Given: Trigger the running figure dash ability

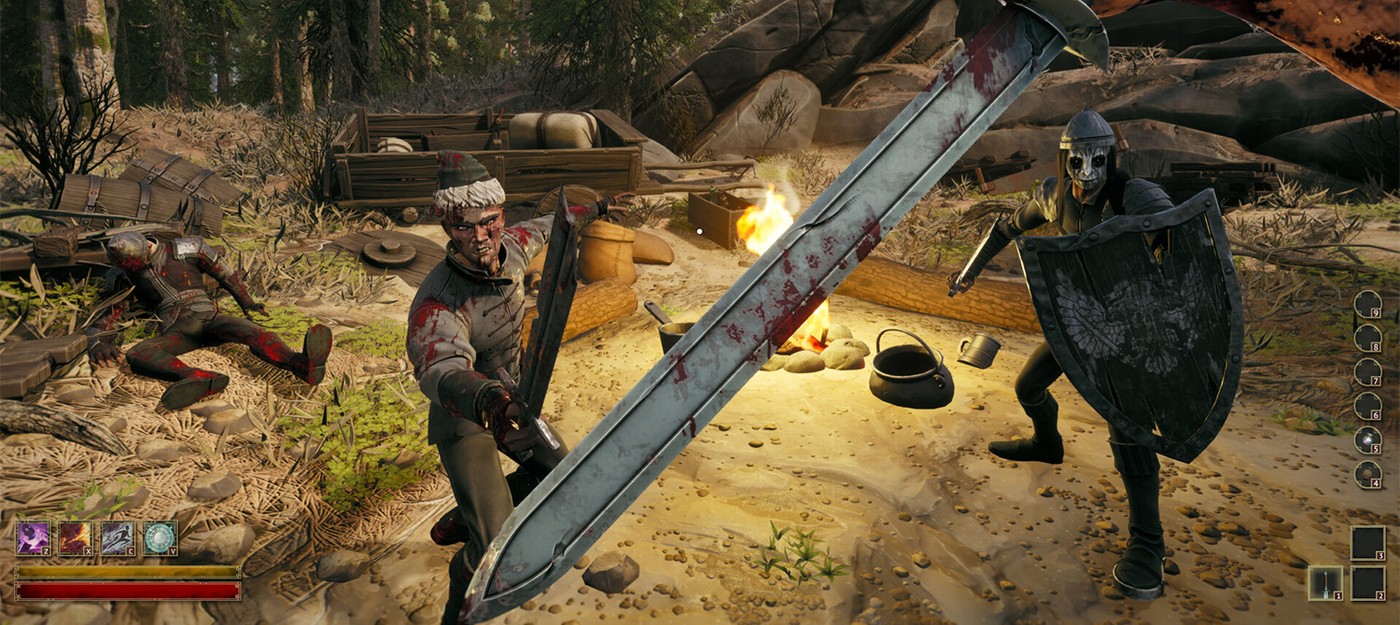Looking at the screenshot, I should 117,538.
